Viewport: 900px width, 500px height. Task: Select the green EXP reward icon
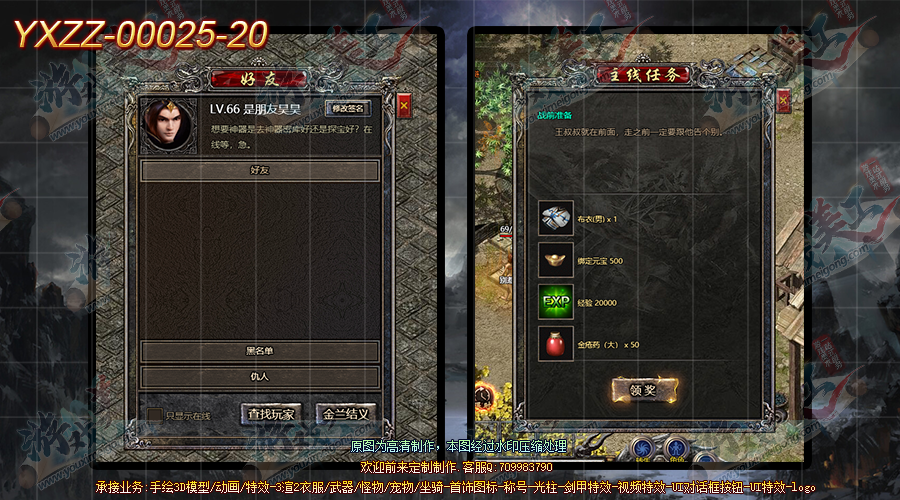coord(555,302)
